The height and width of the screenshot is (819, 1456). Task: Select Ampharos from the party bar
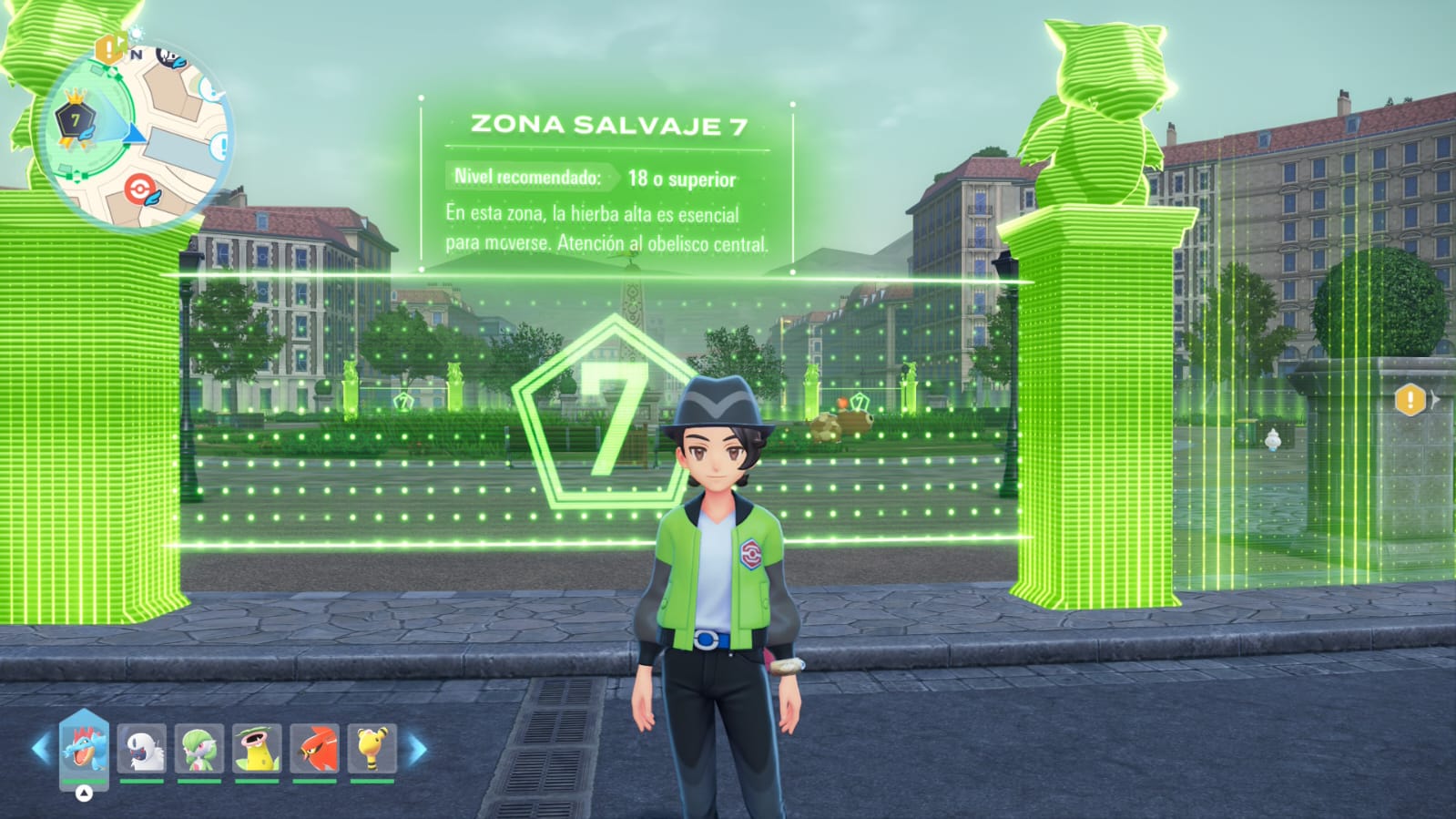tap(372, 748)
